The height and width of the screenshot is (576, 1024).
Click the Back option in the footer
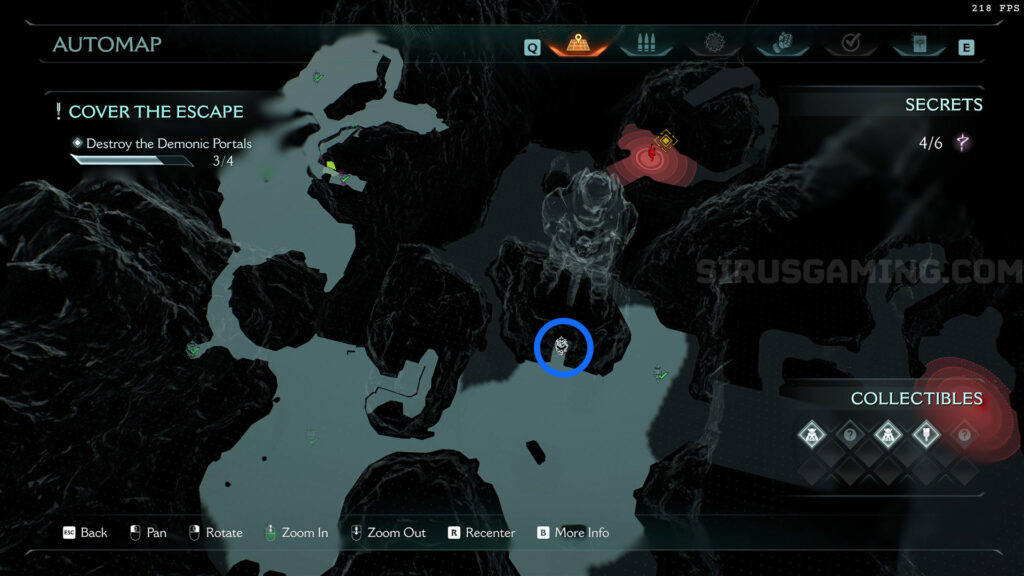(86, 533)
